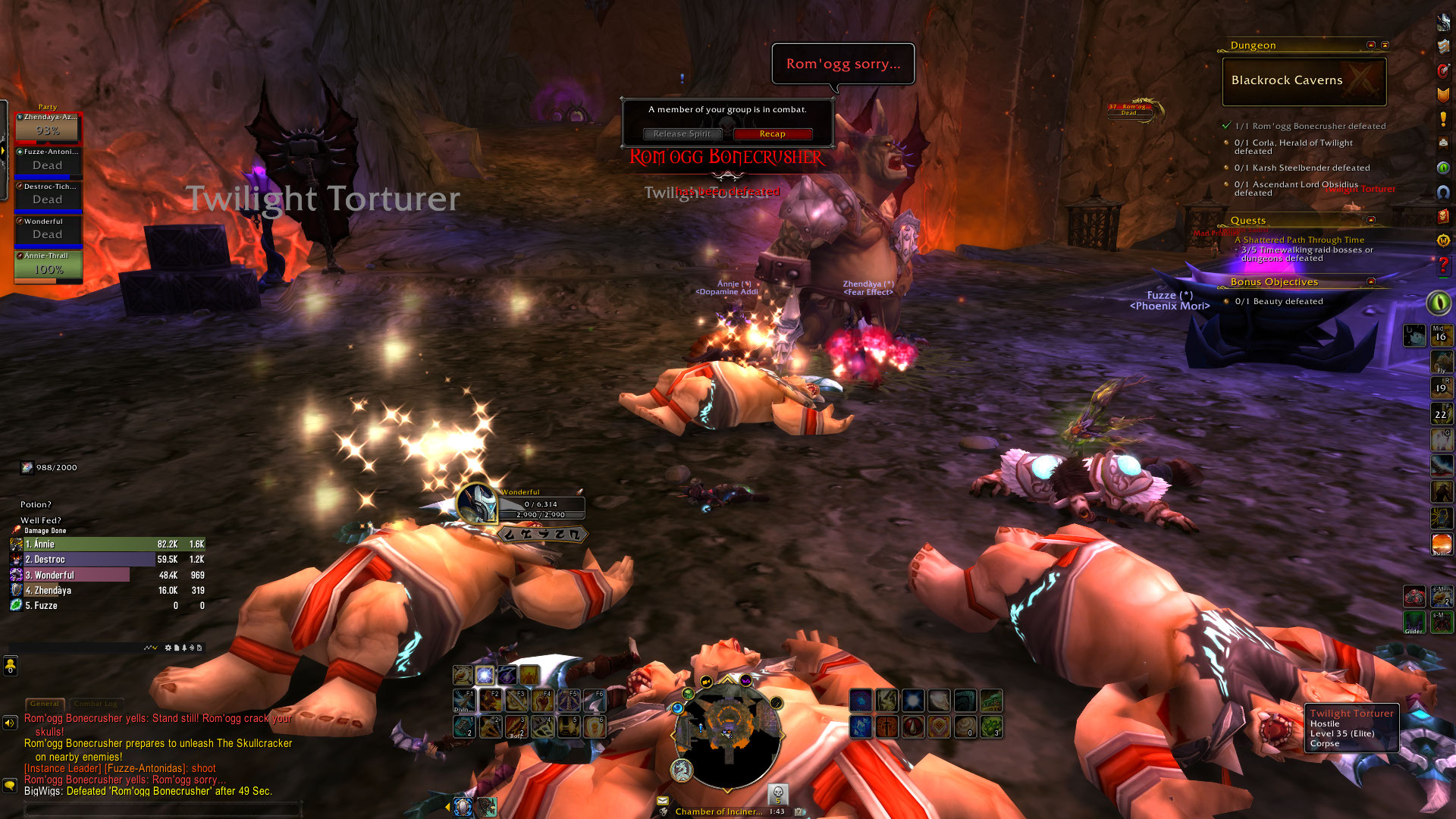Collapse the Bonus Objectives section
This screenshot has width=1456, height=819.
click(1370, 282)
